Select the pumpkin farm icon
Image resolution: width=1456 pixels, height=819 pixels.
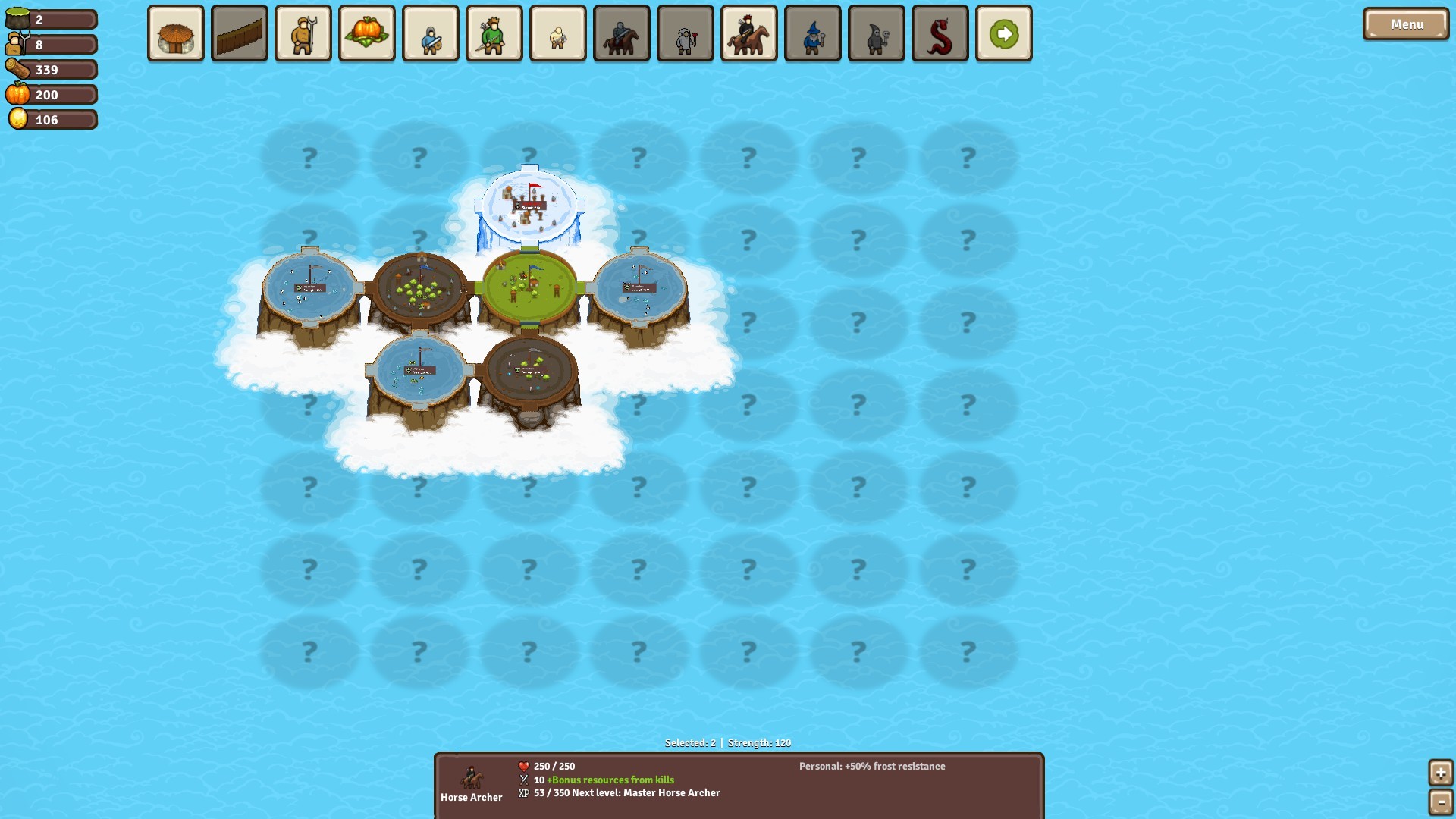point(366,33)
